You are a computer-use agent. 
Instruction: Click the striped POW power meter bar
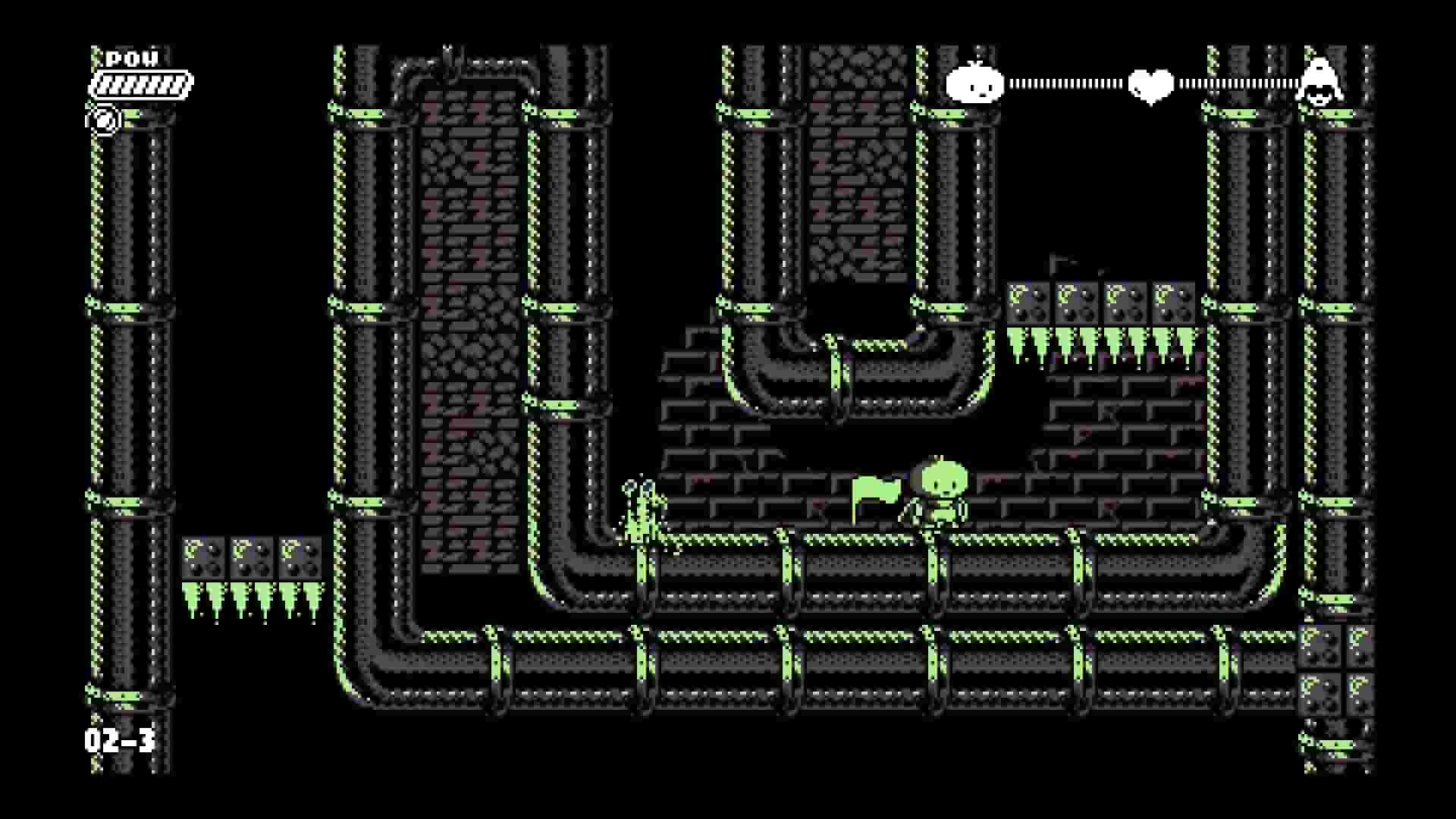click(140, 83)
